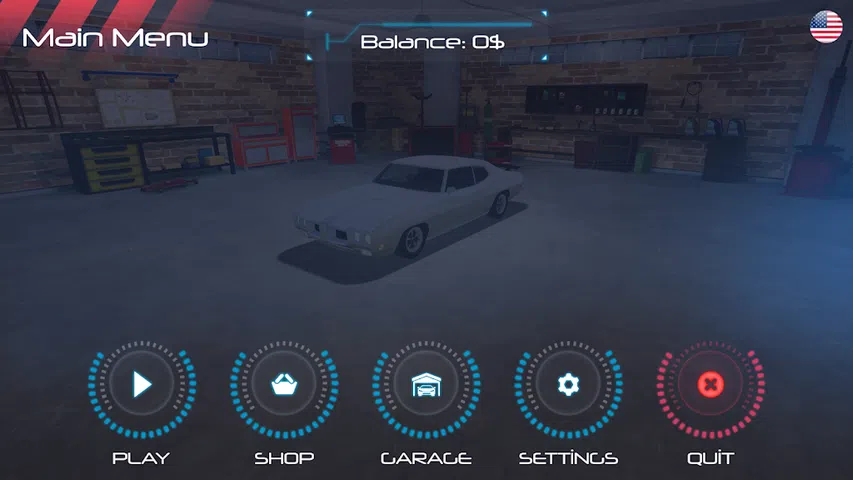Open the Settings gear menu
The width and height of the screenshot is (853, 480).
click(x=568, y=385)
